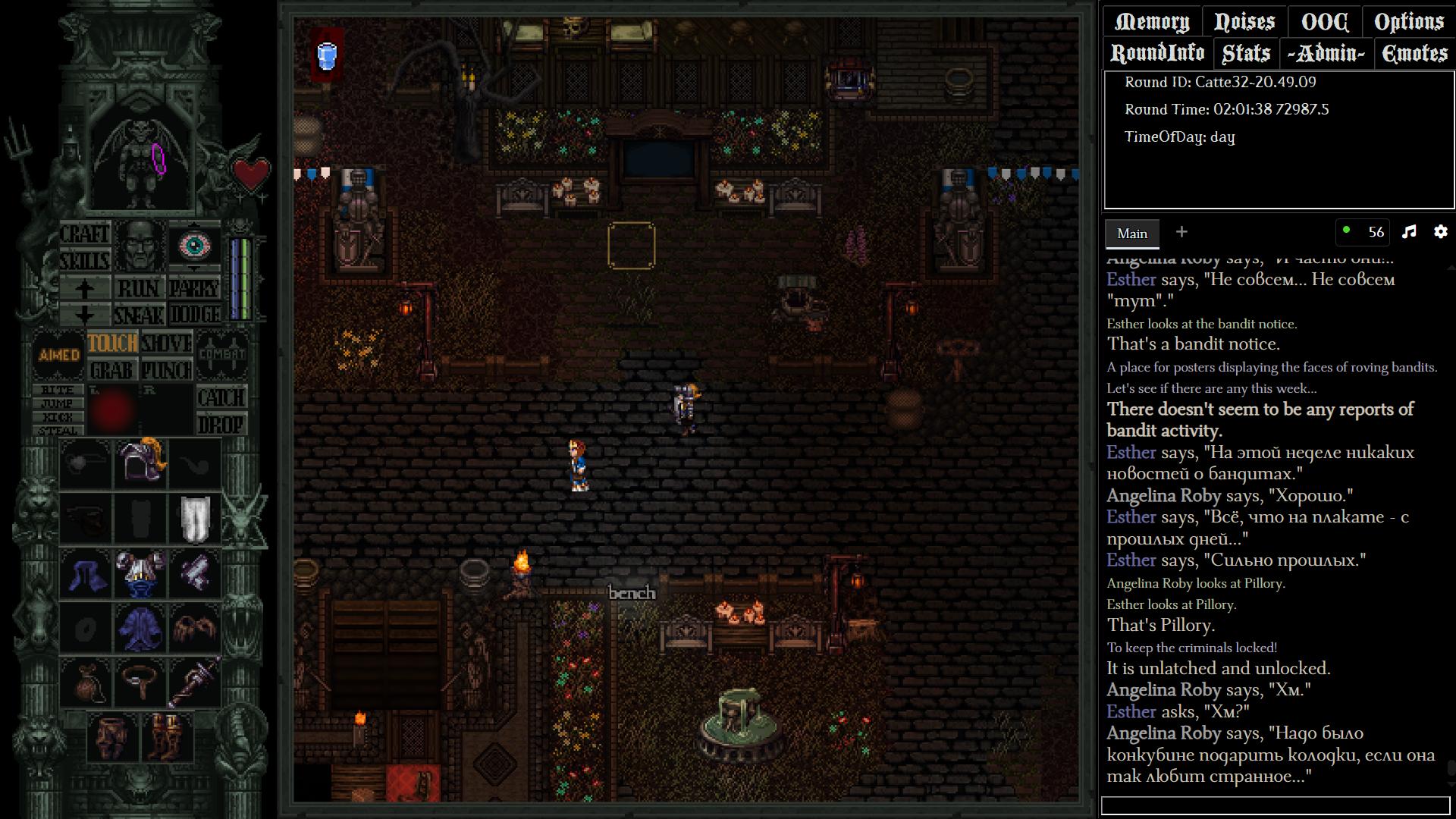
Task: Open the Admin tab
Action: coord(1326,53)
